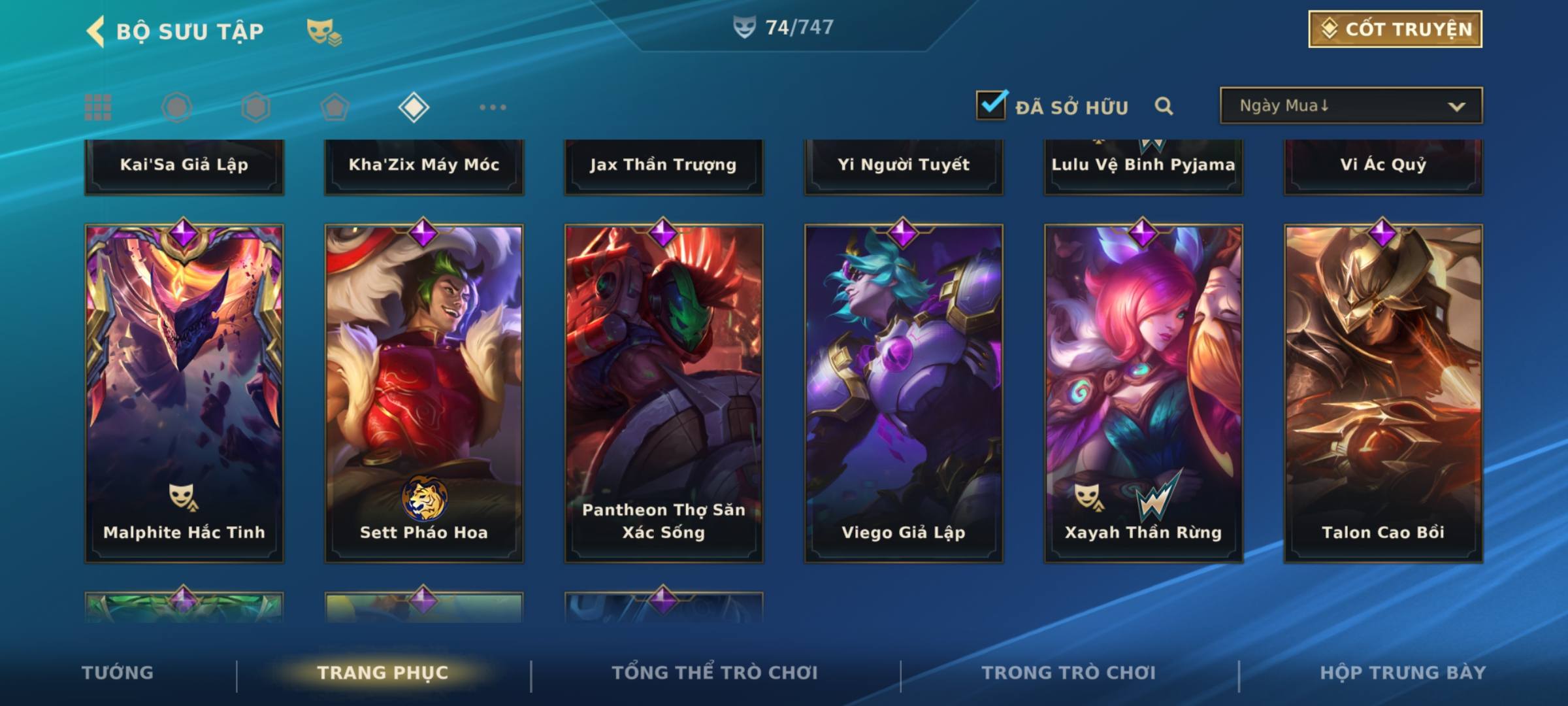This screenshot has height=706, width=1568.
Task: Open the Cốt Truyện button
Action: [x=1395, y=29]
